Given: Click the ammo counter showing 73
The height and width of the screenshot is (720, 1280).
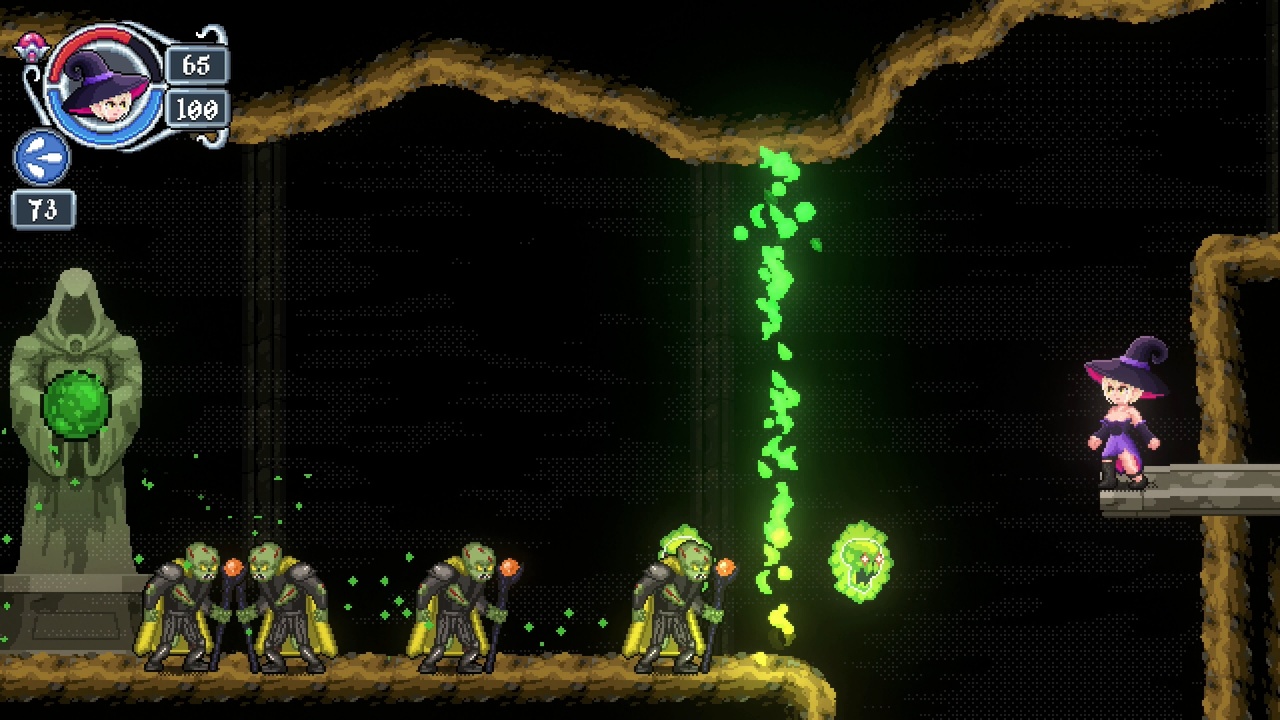Looking at the screenshot, I should click(43, 209).
